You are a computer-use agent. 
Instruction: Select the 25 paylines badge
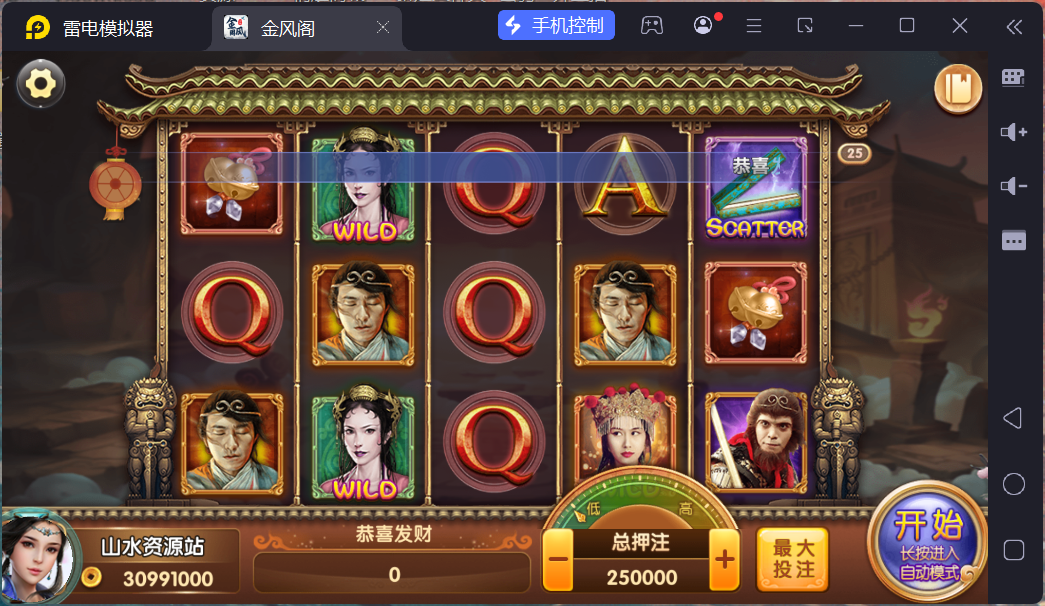tap(854, 153)
